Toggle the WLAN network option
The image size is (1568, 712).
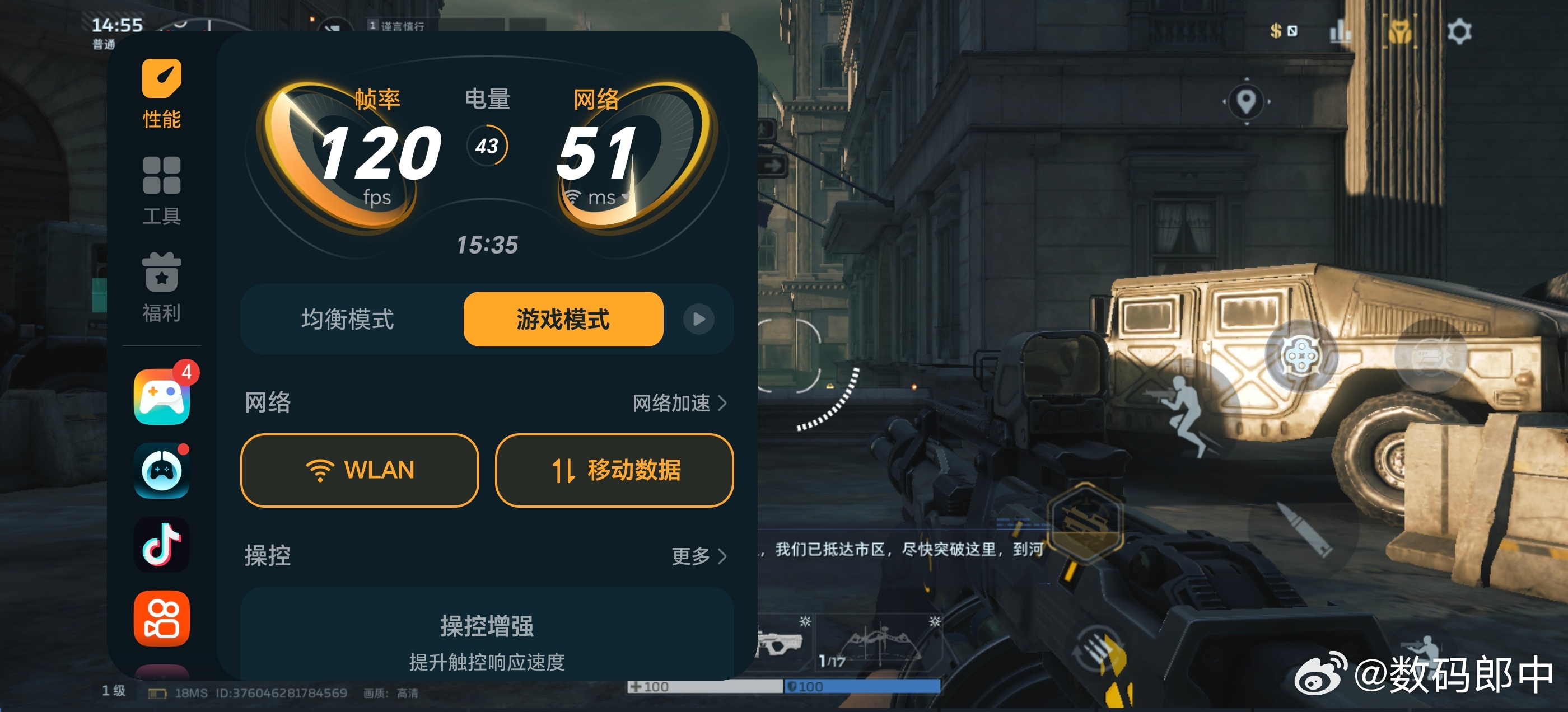[x=359, y=470]
